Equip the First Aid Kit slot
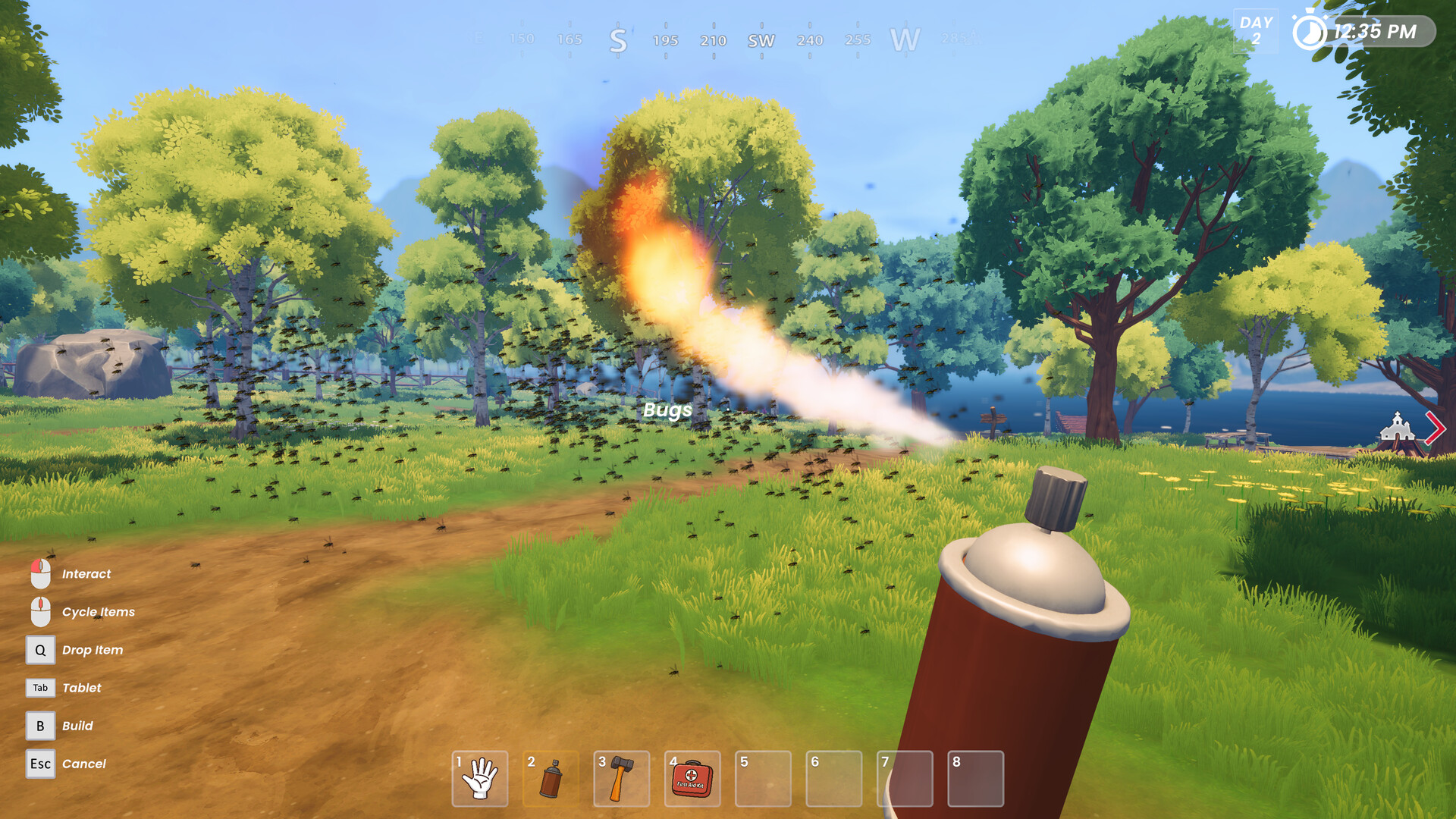1456x819 pixels. click(692, 779)
